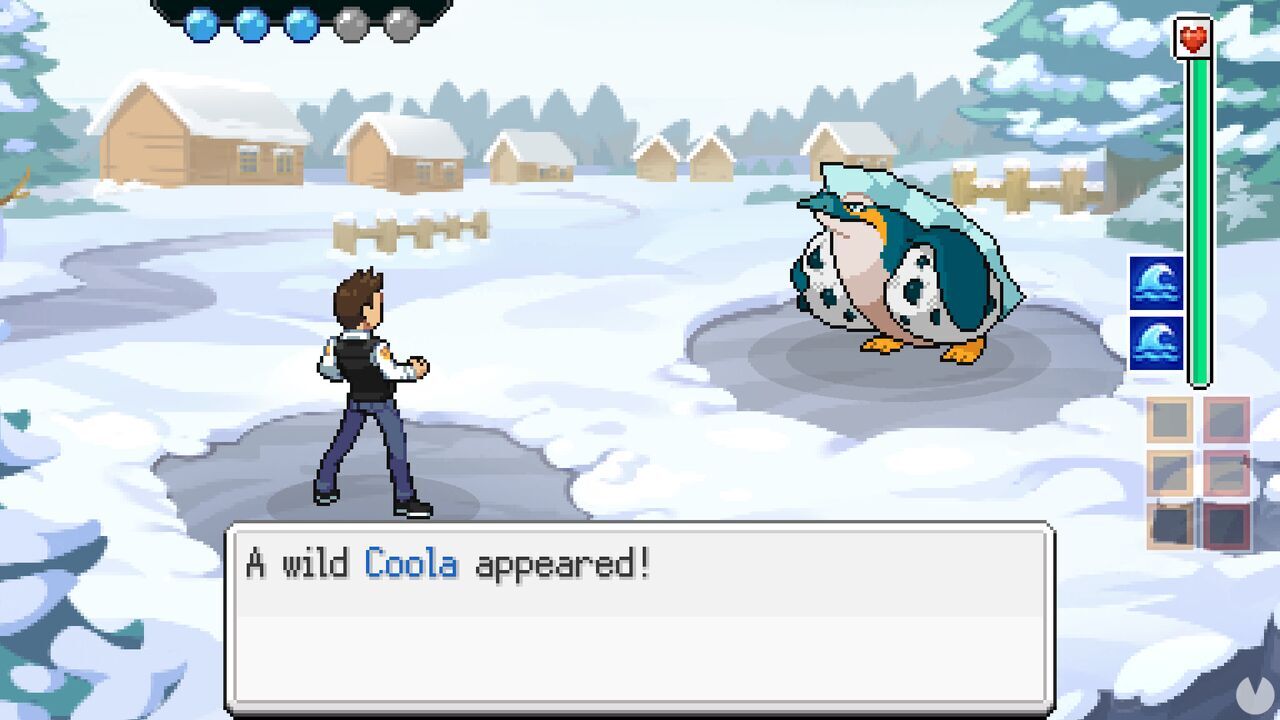
Task: Click the highlighted Coola name in the dialogue
Action: click(411, 565)
